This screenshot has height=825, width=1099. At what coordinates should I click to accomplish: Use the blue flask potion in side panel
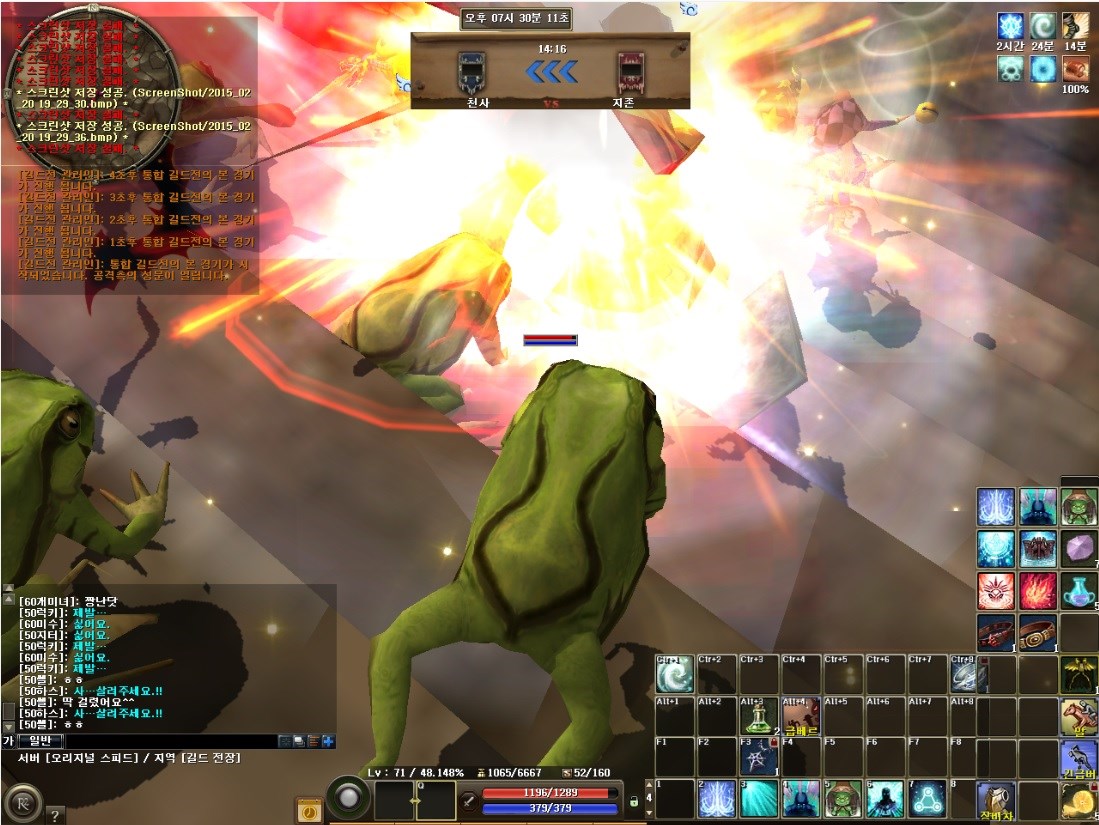[x=1079, y=591]
